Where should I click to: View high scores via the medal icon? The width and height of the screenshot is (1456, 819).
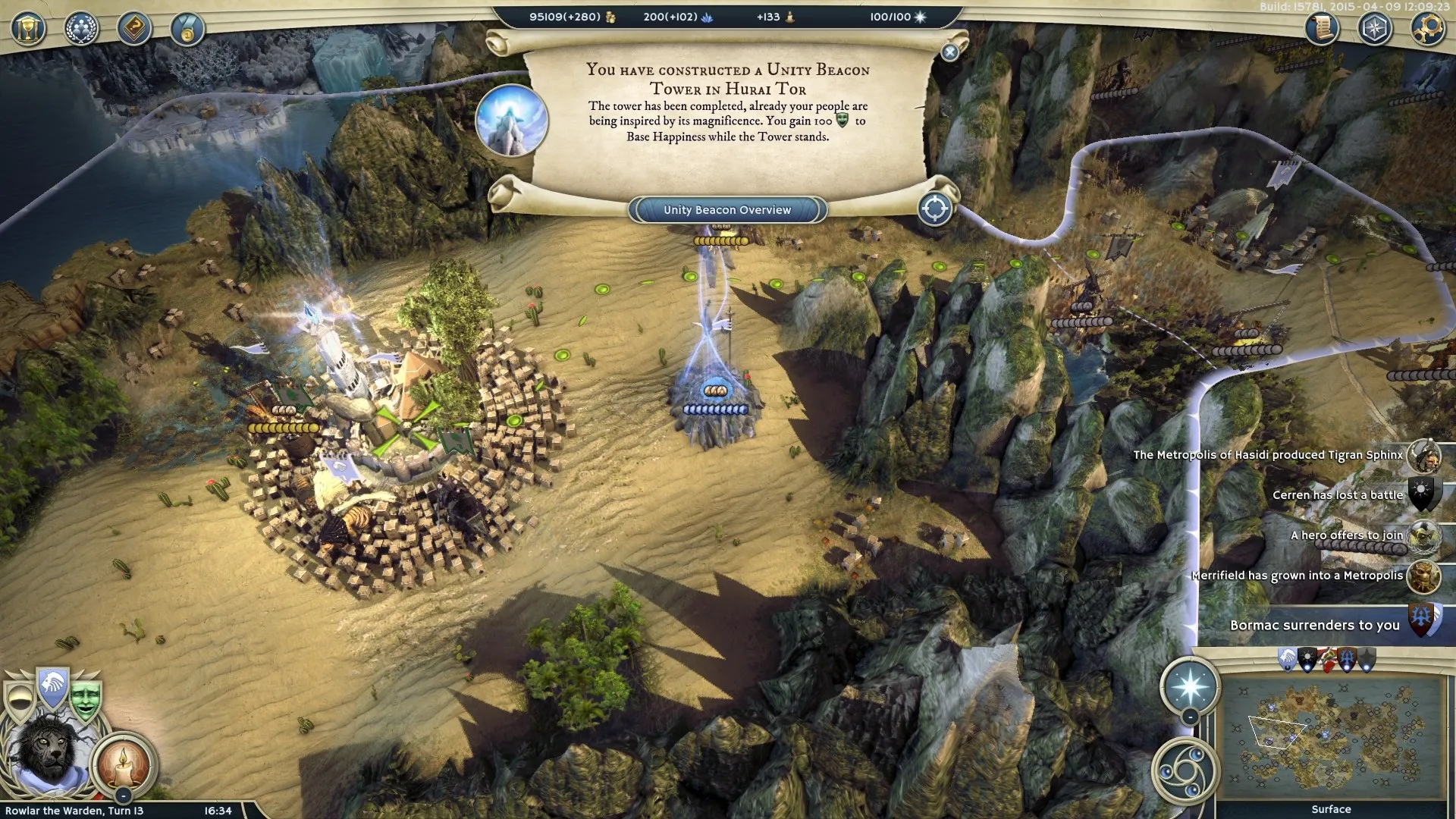[x=188, y=30]
